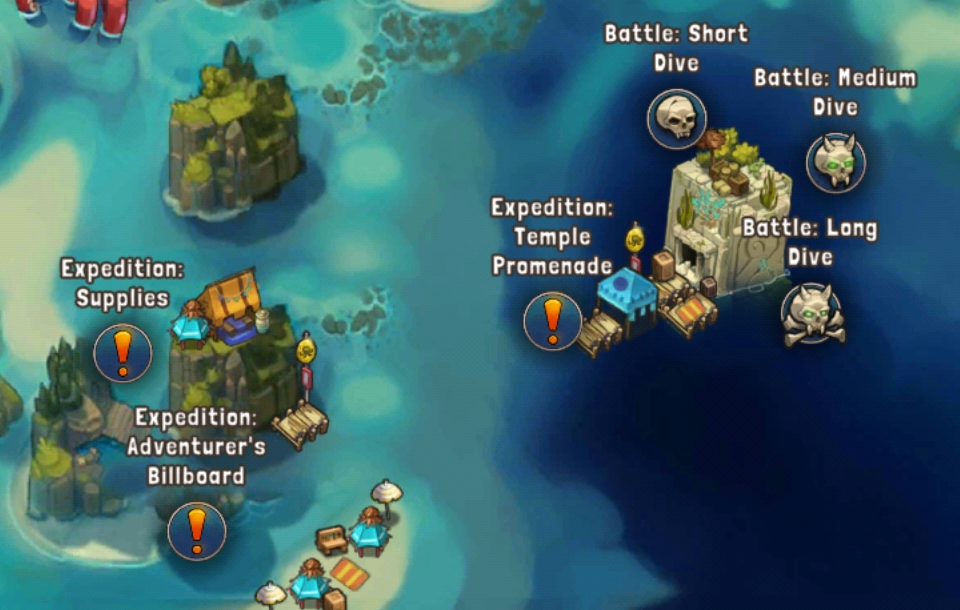
Task: Select the Expedition: Adventurer's Billboard marker
Action: tap(197, 530)
